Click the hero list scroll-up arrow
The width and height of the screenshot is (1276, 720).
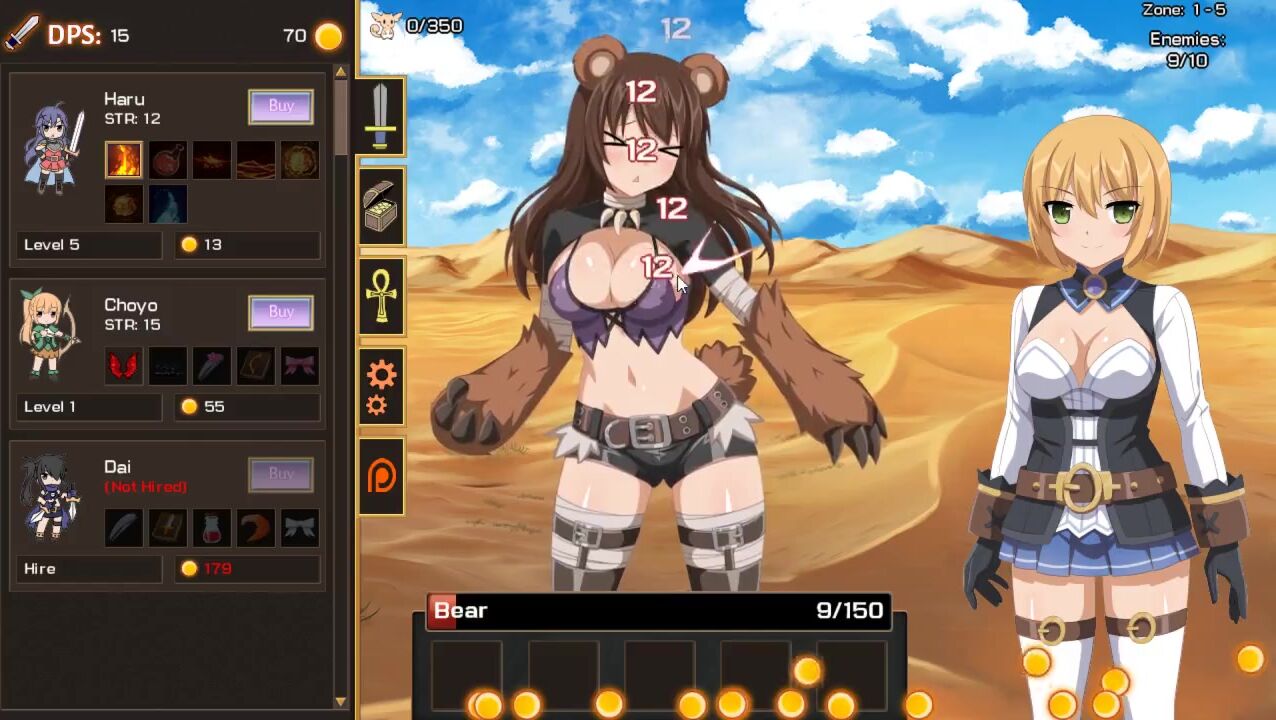[341, 72]
